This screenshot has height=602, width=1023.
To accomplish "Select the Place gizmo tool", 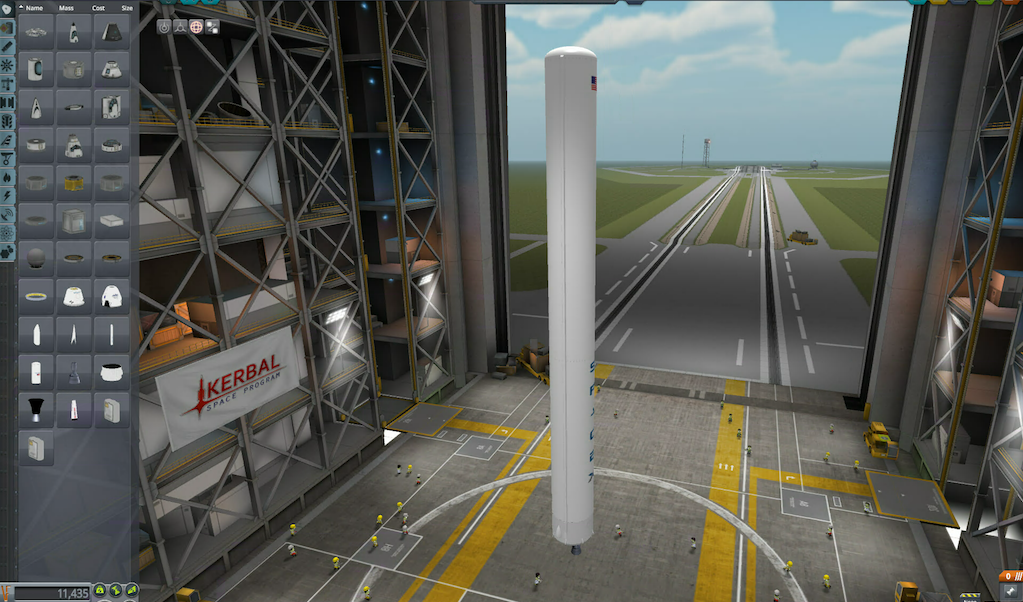I will 164,27.
